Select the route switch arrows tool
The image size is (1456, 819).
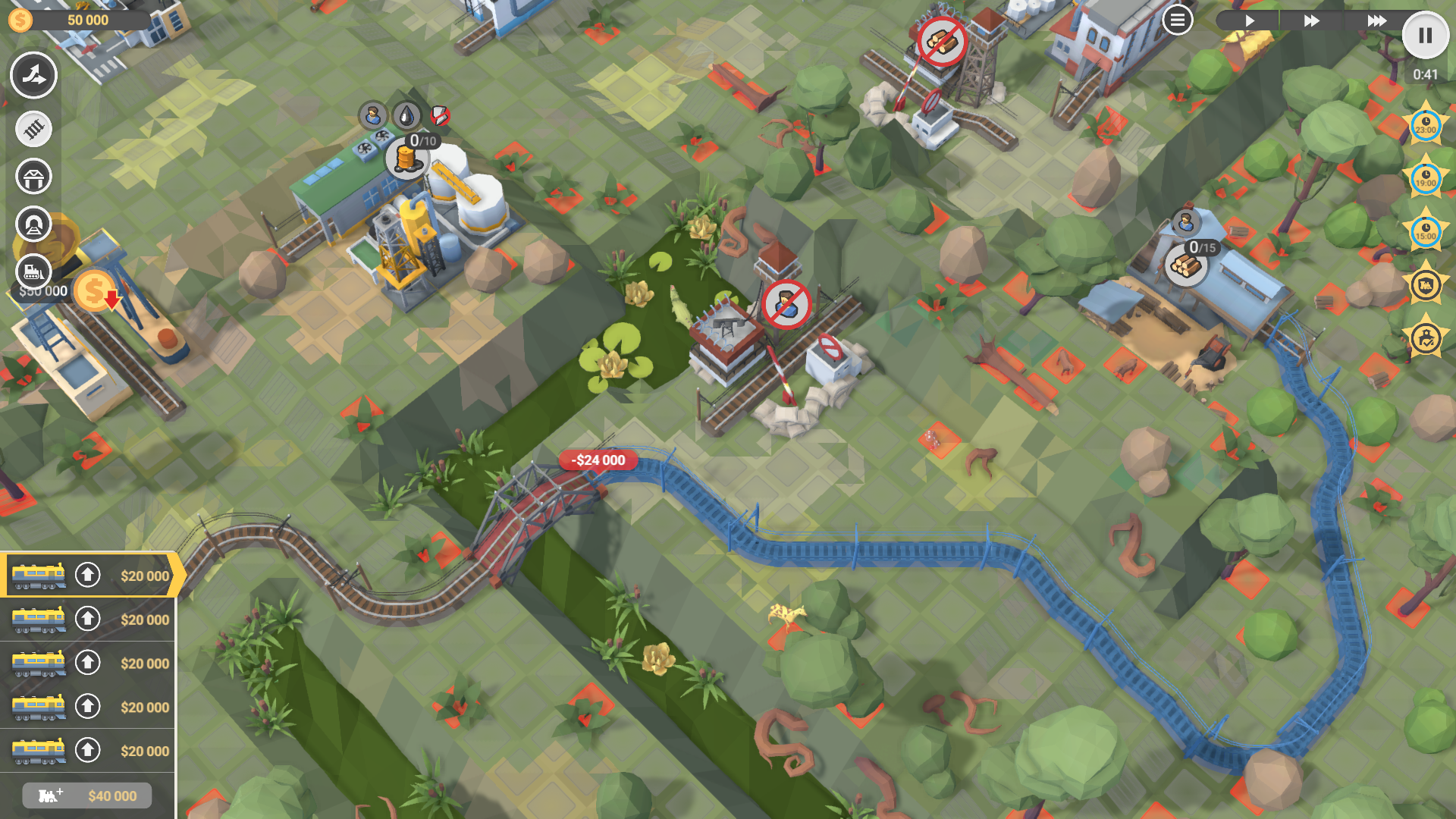coord(33,75)
